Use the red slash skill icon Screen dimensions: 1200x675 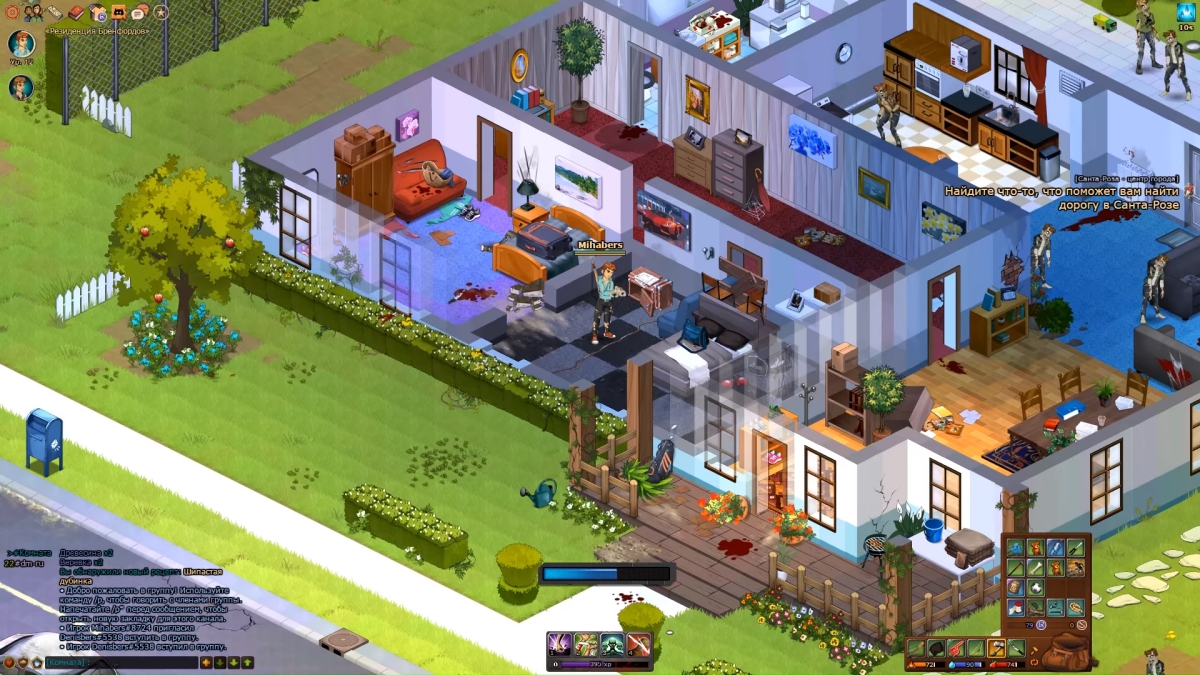click(x=639, y=645)
